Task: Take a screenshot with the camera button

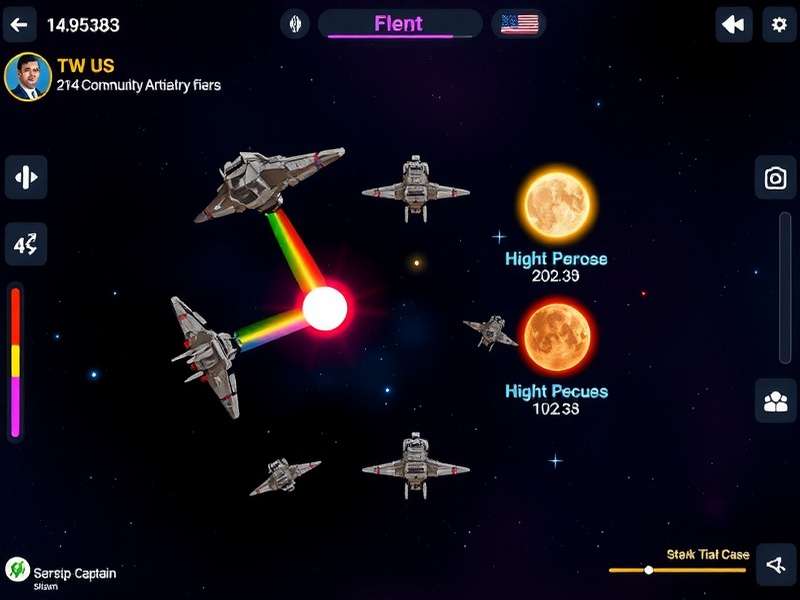Action: (x=775, y=178)
